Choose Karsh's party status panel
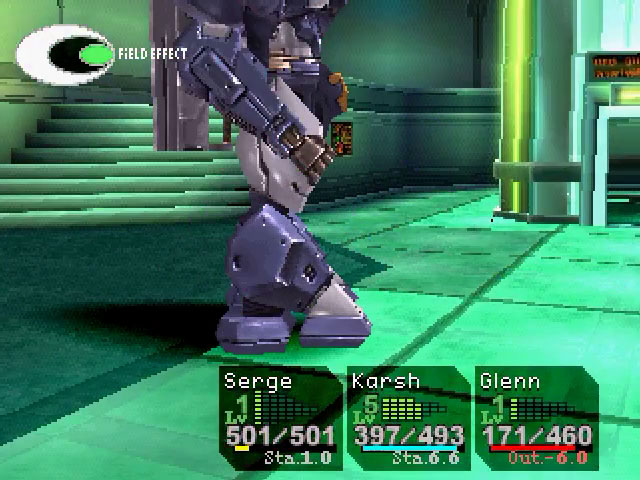 click(408, 419)
